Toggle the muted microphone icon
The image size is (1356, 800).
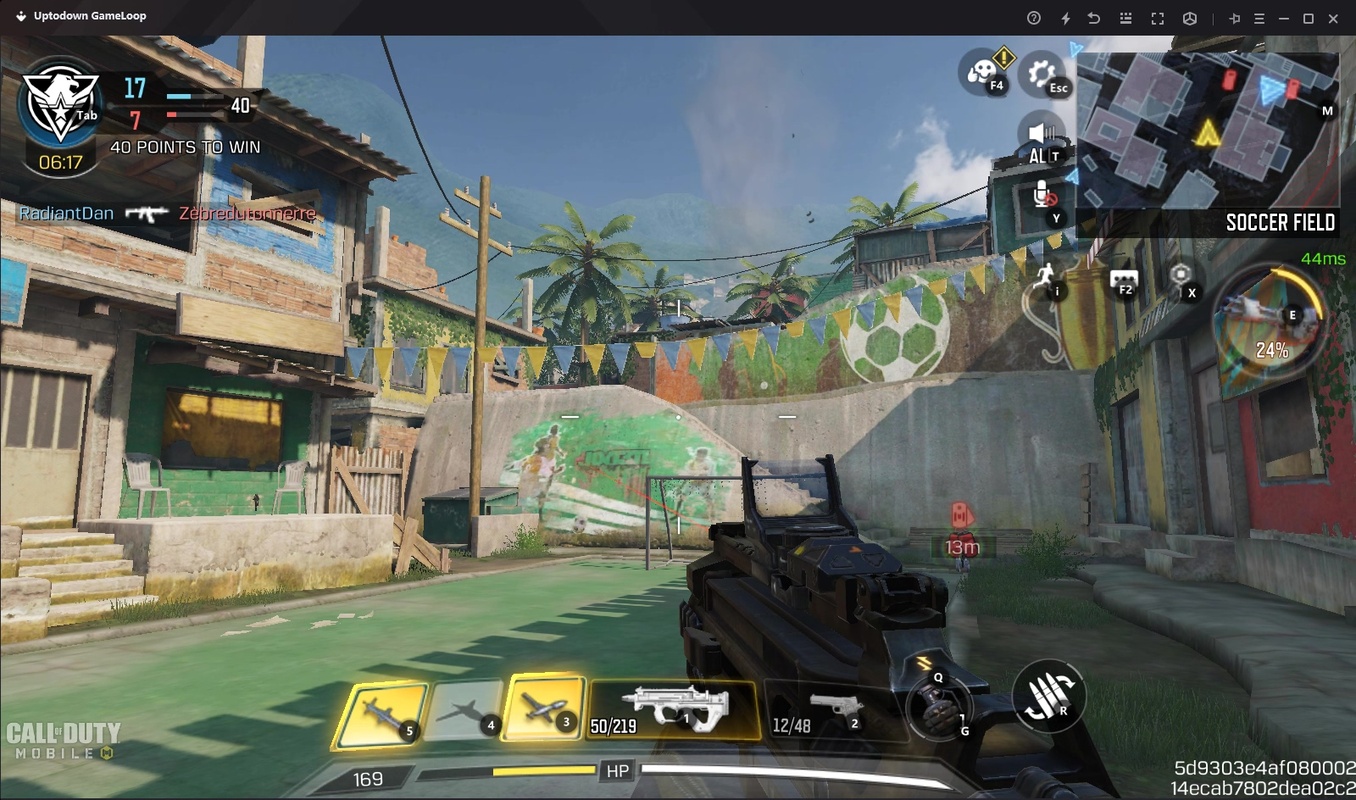[x=1041, y=196]
